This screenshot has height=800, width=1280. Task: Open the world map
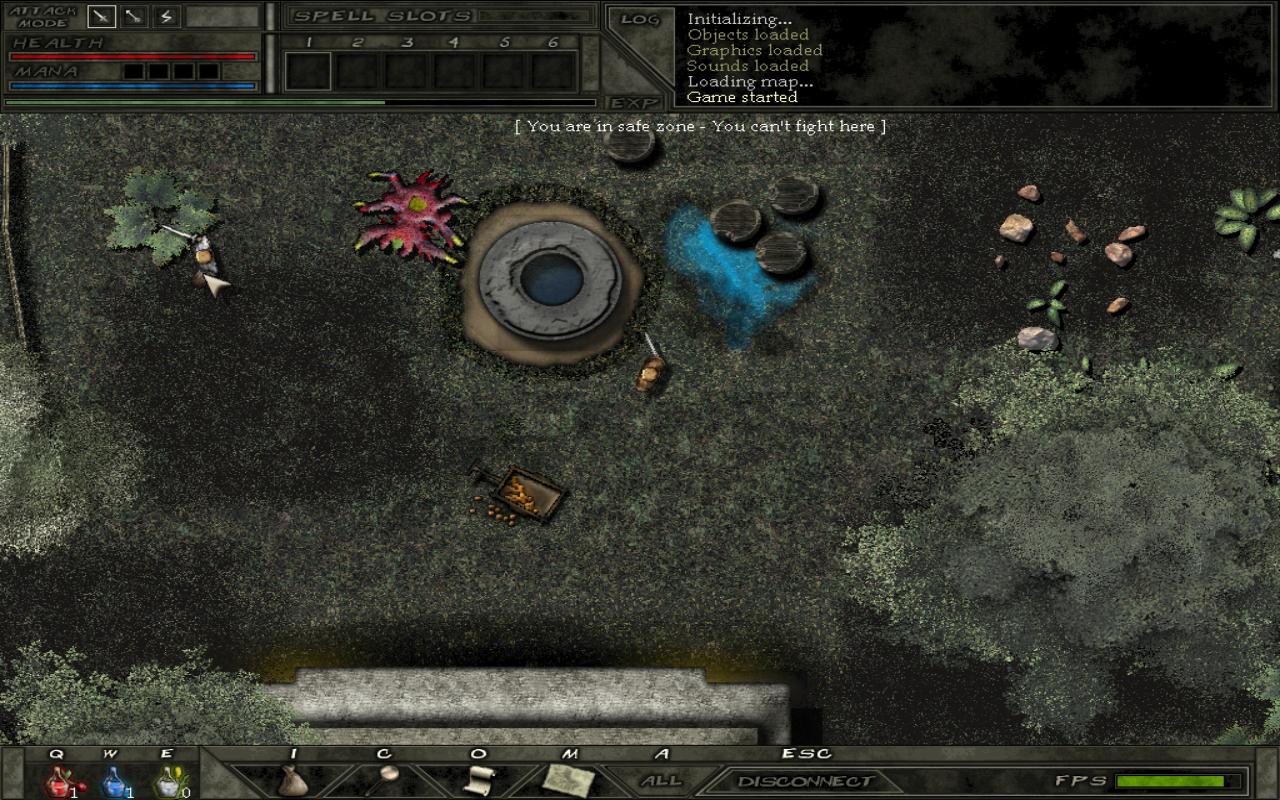pos(569,779)
